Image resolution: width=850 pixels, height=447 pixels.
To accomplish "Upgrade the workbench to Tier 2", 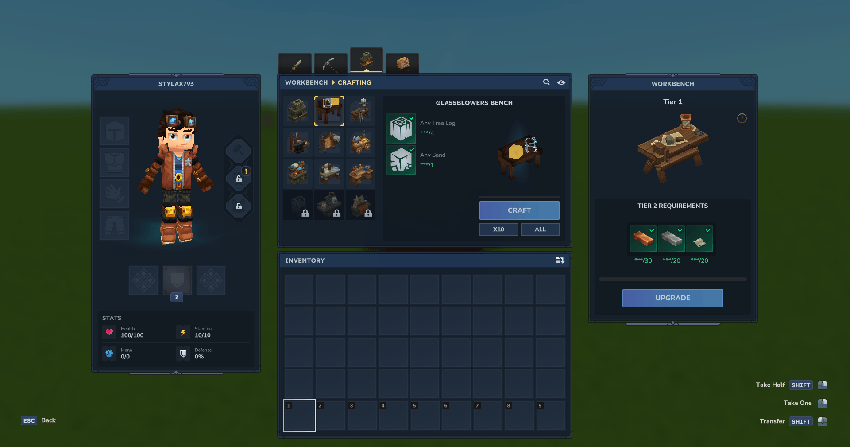I will pos(671,298).
